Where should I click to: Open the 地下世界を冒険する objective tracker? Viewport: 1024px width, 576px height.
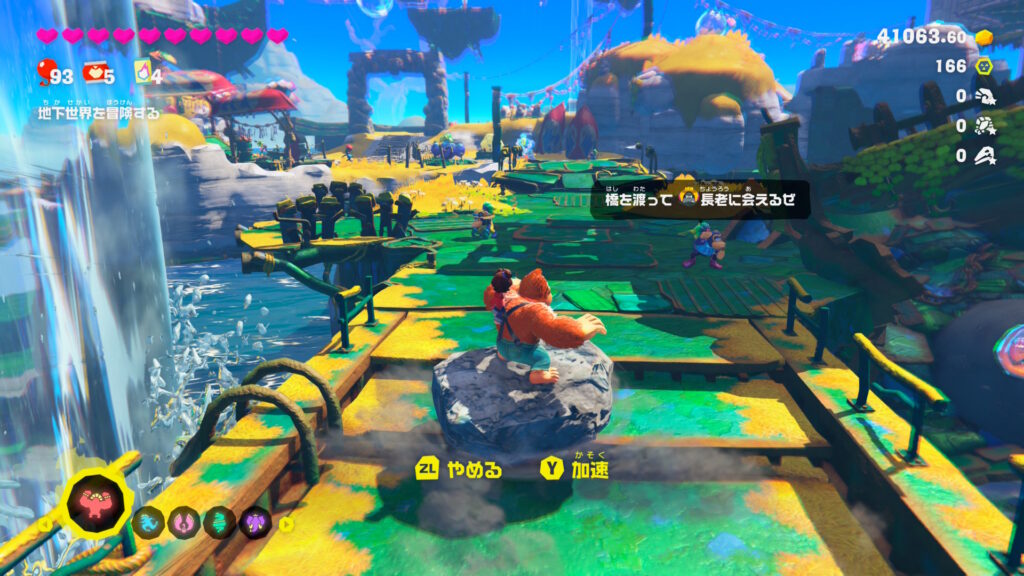coord(98,113)
